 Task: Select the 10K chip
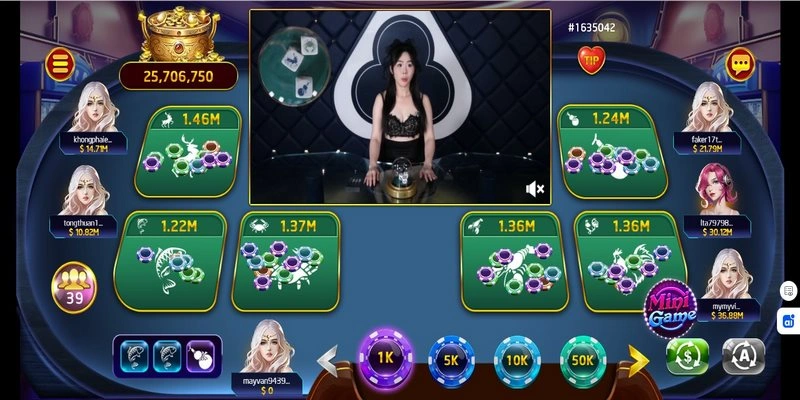517,359
